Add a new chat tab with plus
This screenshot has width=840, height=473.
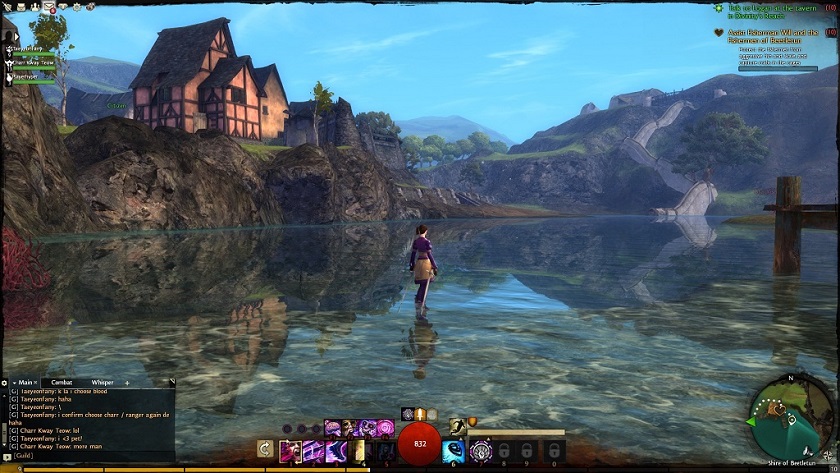coord(127,382)
